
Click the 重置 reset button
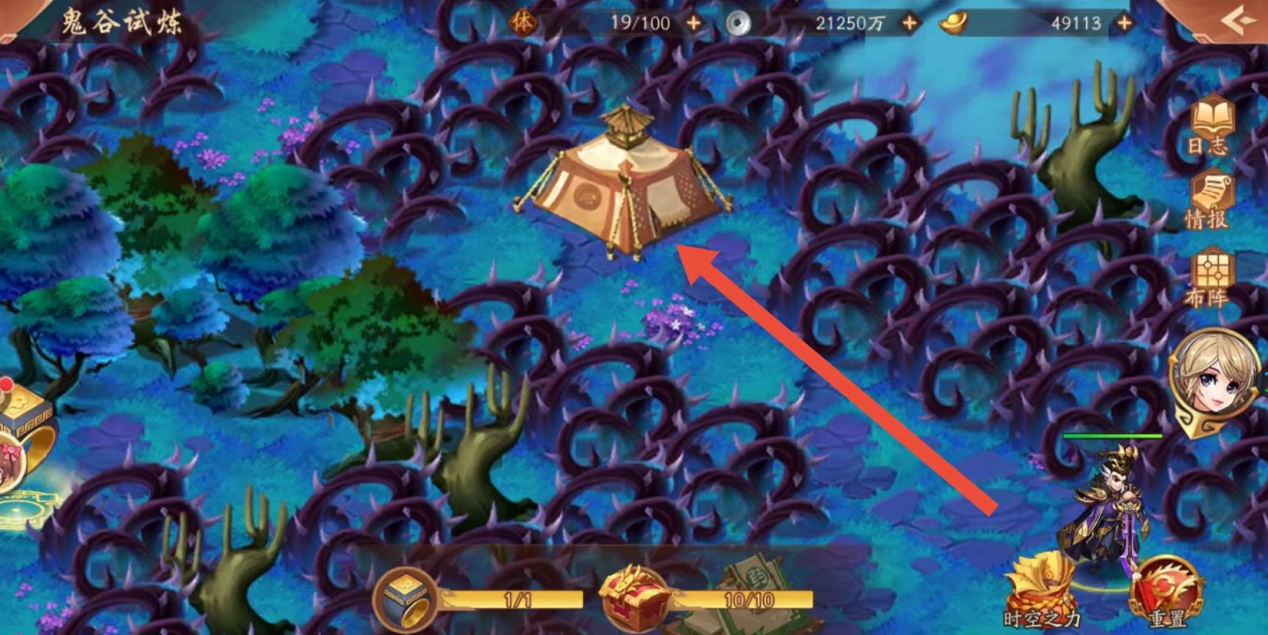(x=1166, y=592)
